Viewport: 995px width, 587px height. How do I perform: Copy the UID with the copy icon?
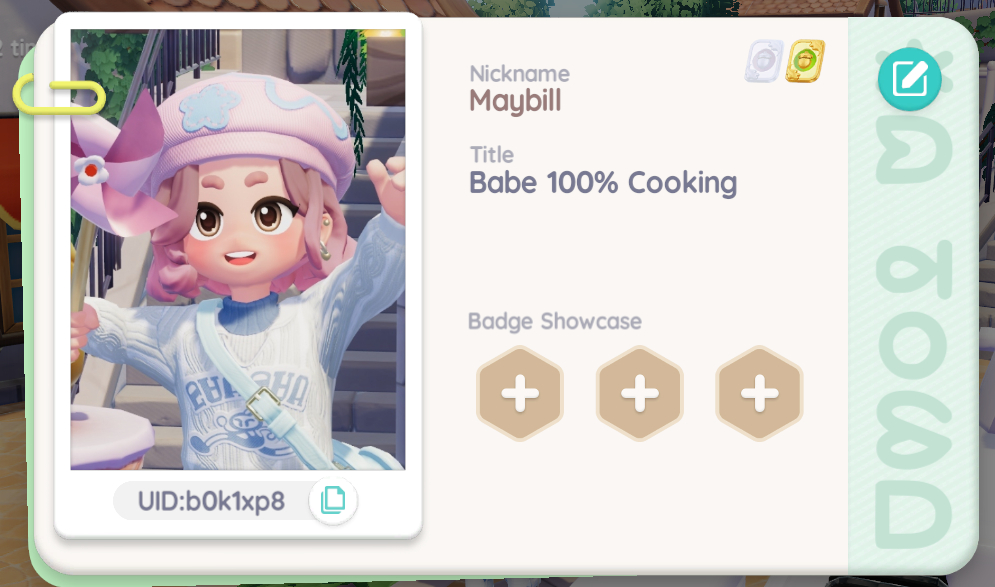point(332,499)
